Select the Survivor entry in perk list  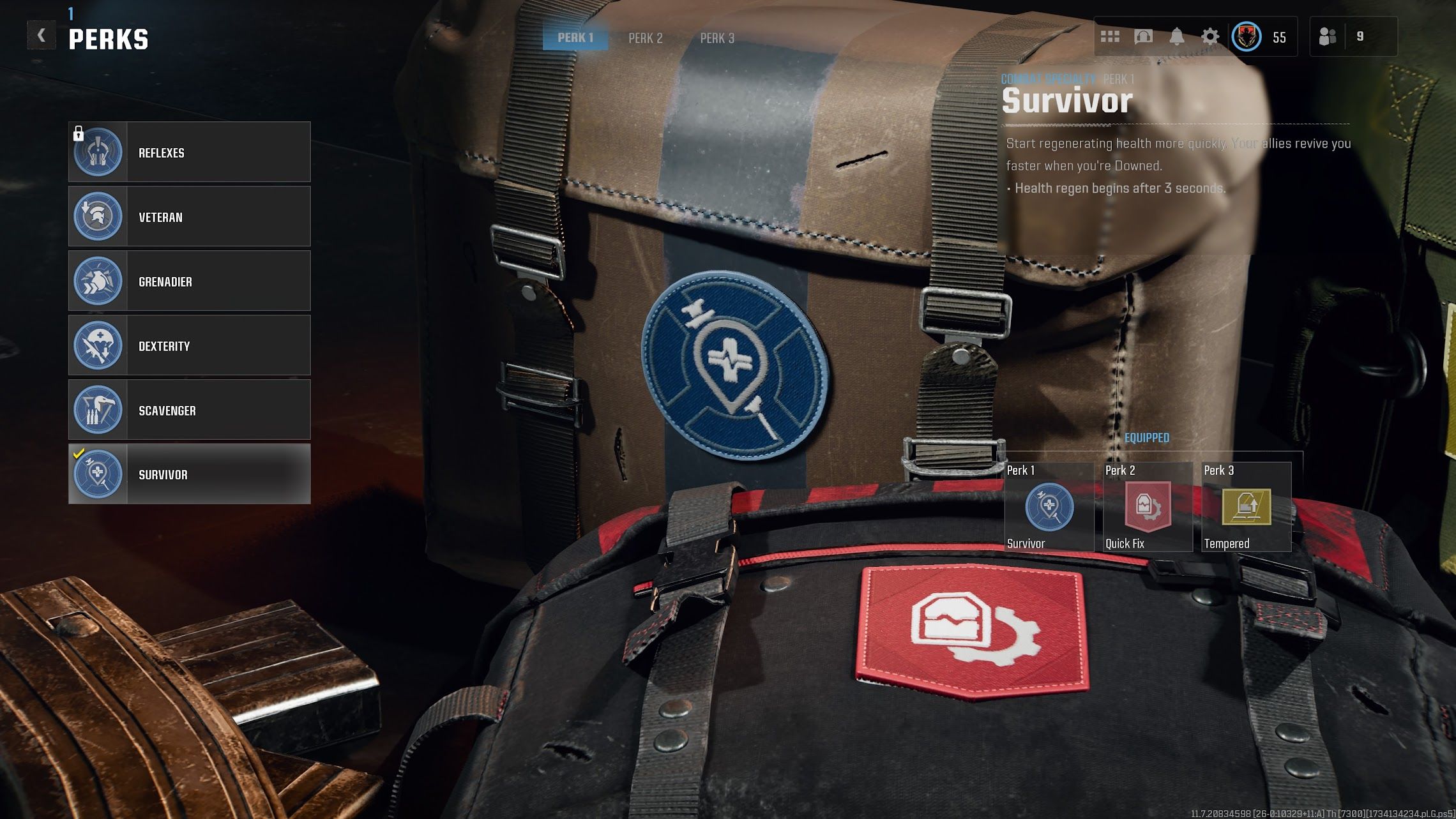(x=188, y=474)
